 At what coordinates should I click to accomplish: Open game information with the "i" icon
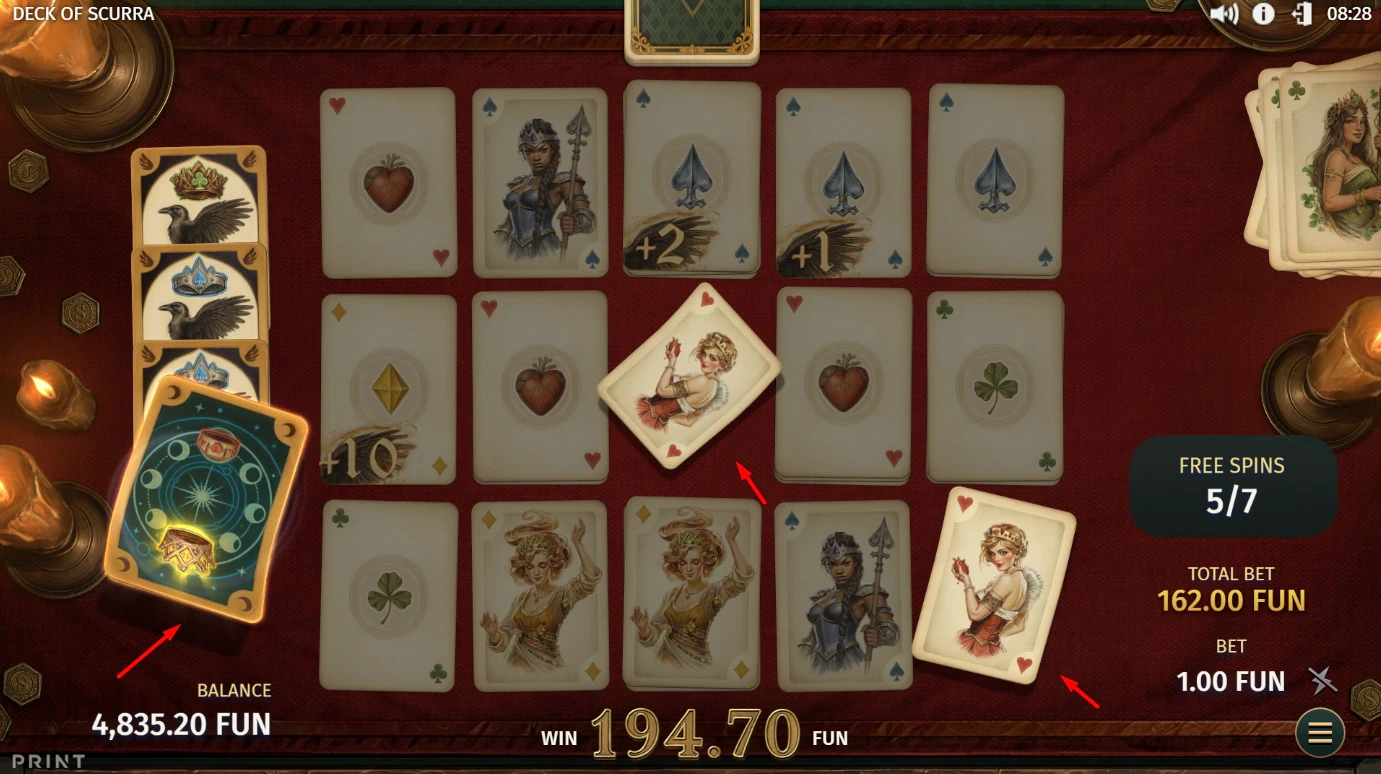[x=1262, y=14]
